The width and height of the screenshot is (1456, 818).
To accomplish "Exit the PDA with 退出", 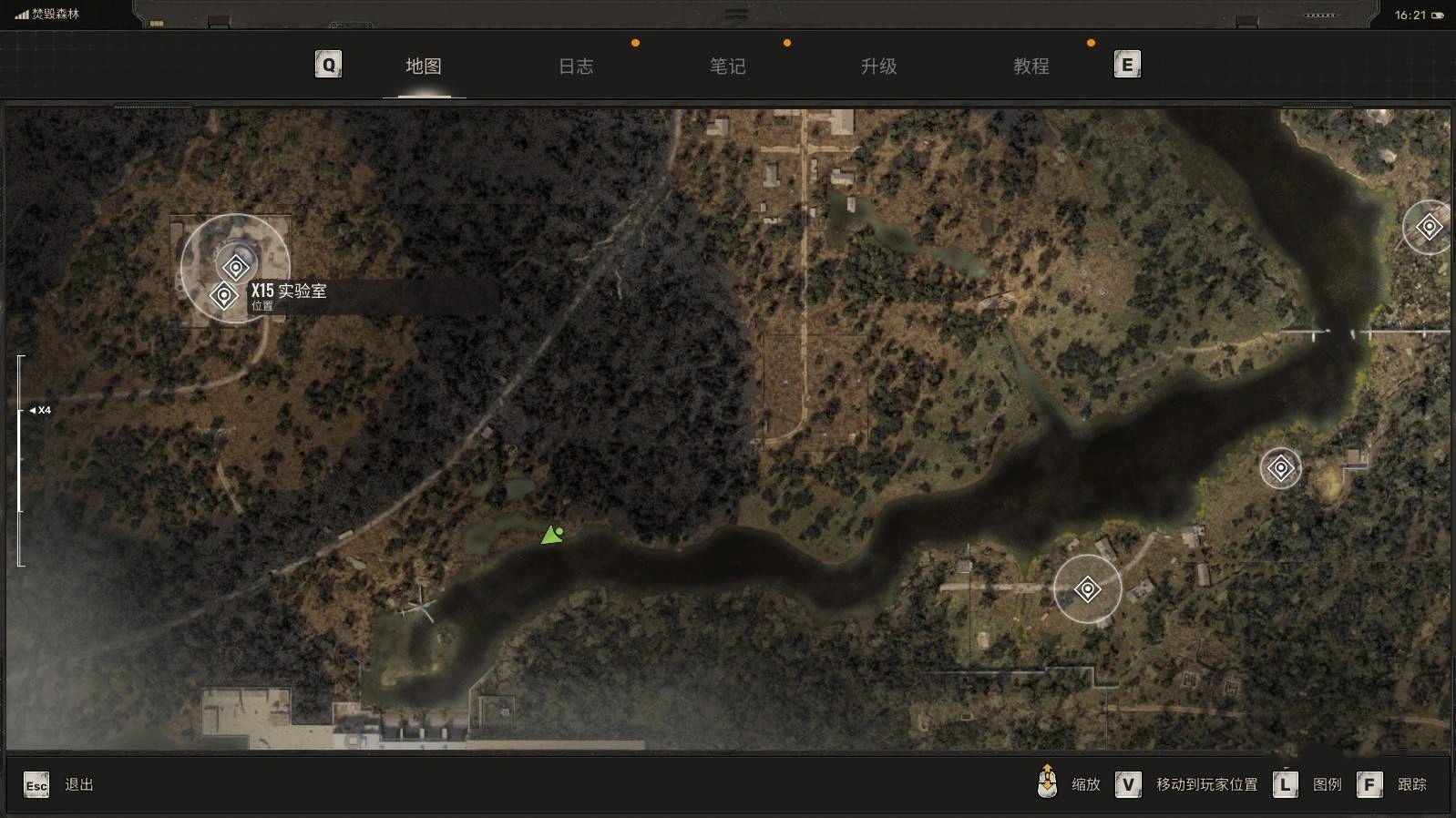I will pos(78,784).
